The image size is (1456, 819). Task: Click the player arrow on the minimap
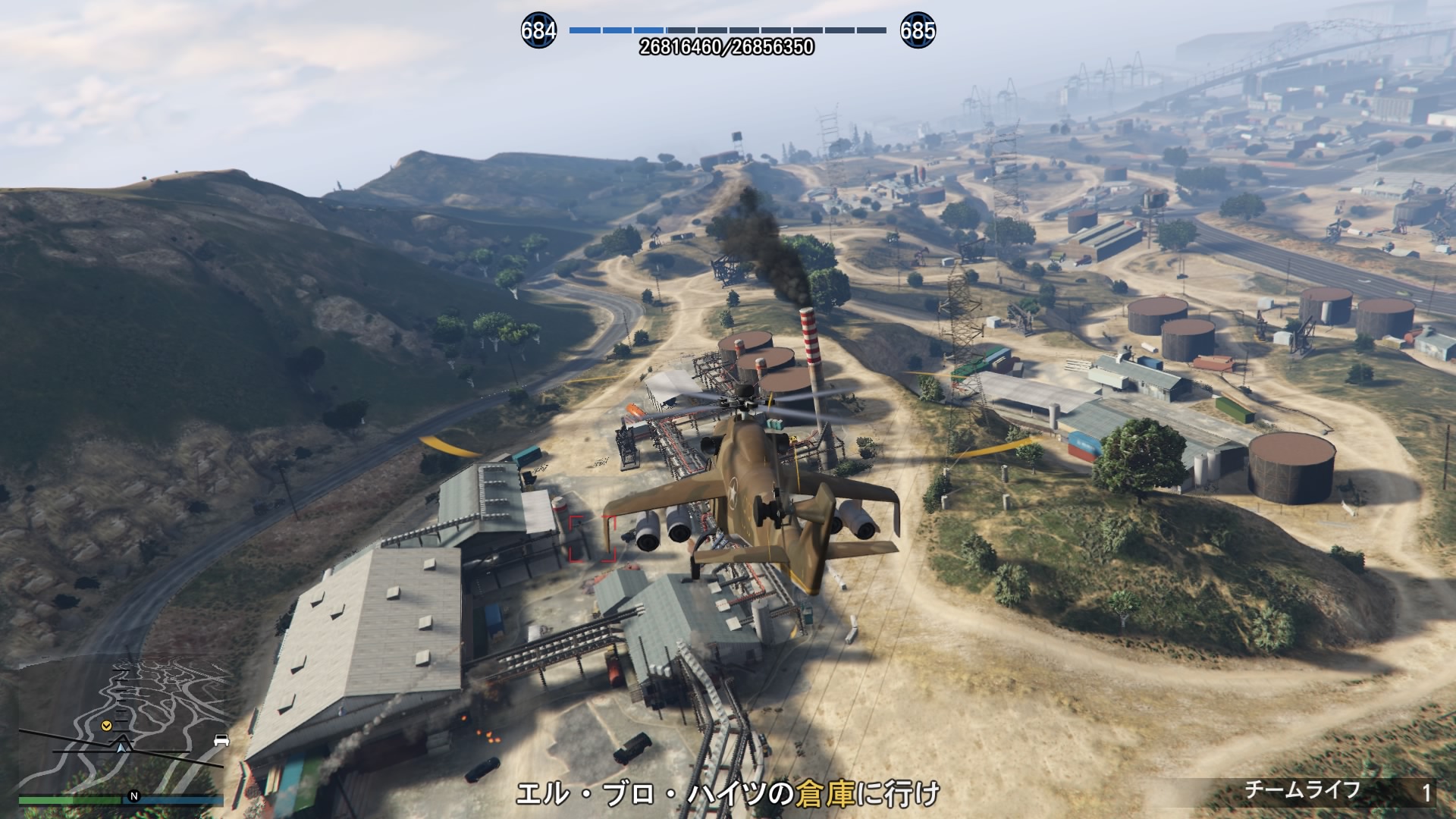pyautogui.click(x=121, y=746)
